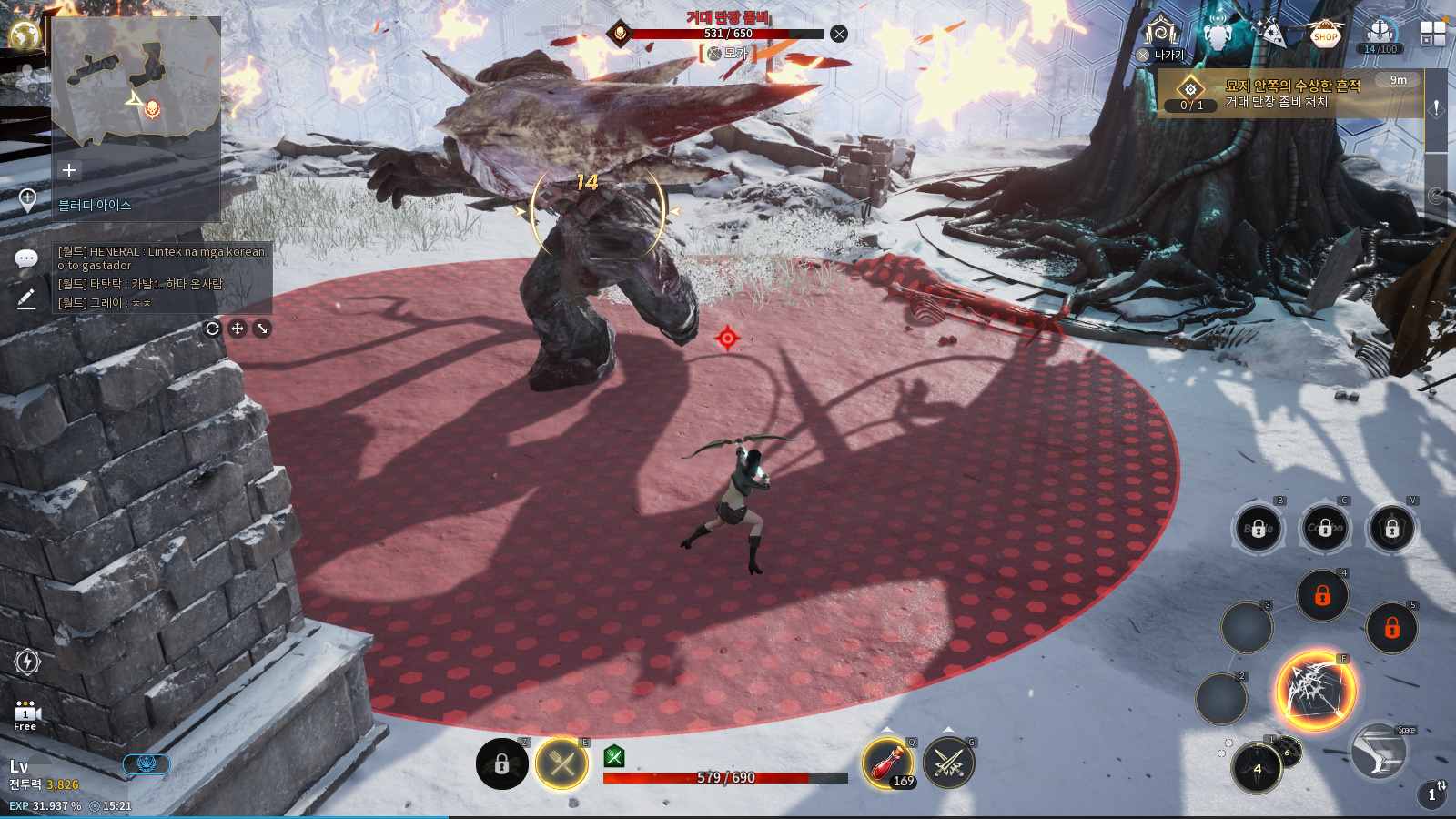1456x819 pixels.
Task: Drink the red health potion
Action: click(886, 763)
